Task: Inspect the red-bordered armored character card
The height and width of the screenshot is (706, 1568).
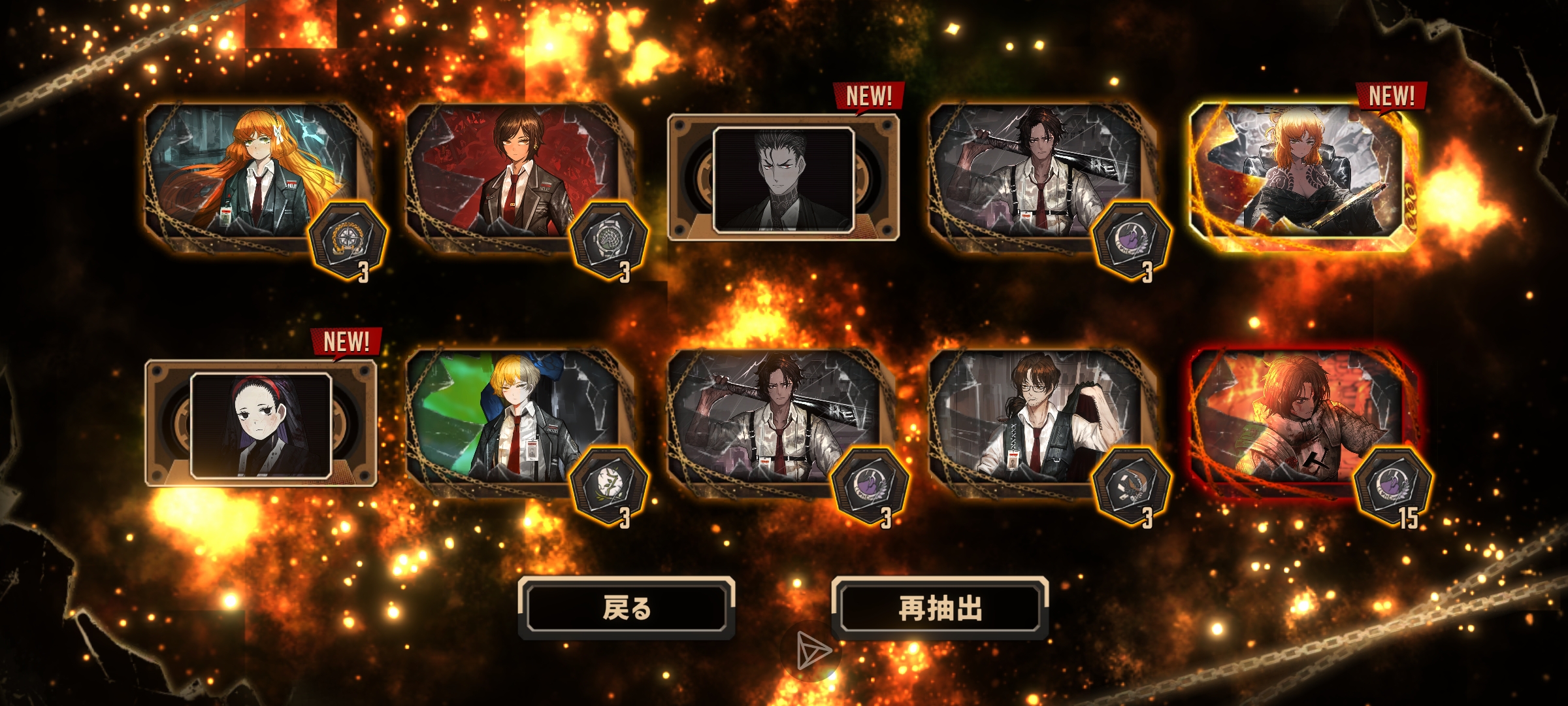Action: tap(1297, 422)
